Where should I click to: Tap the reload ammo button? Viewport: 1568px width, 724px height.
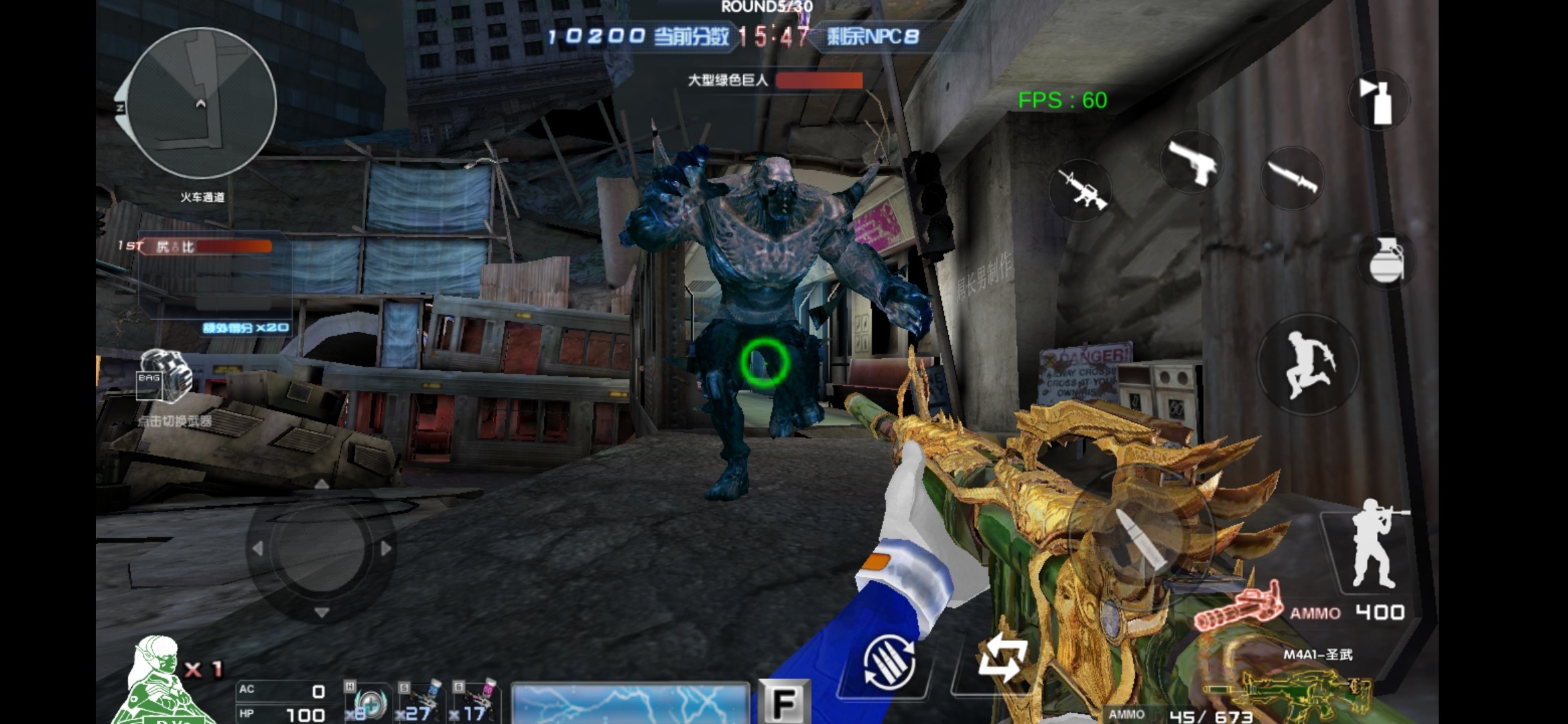pos(889,662)
